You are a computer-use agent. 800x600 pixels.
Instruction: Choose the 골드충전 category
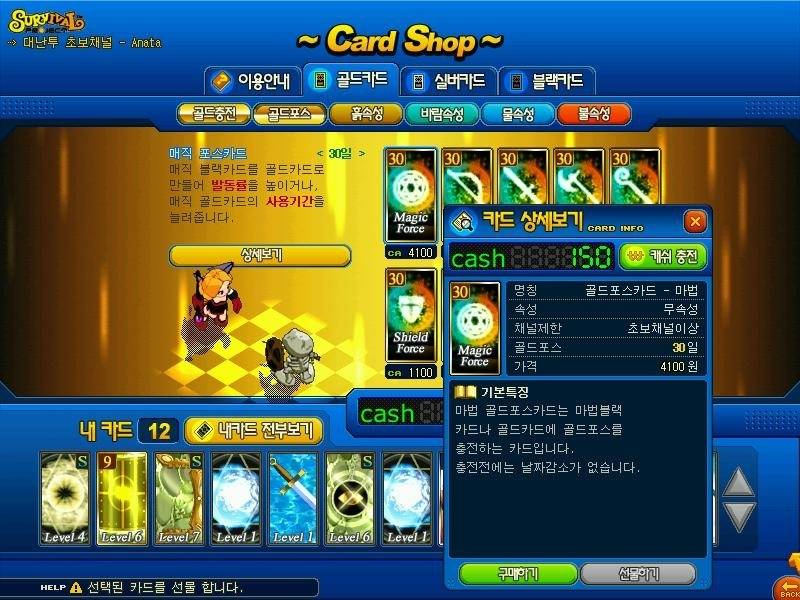pyautogui.click(x=211, y=114)
